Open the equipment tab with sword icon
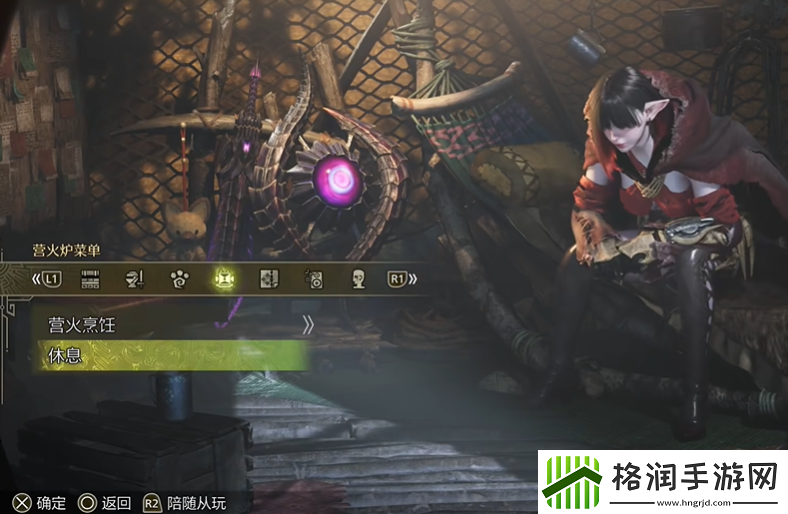This screenshot has height=514, width=788. click(133, 279)
